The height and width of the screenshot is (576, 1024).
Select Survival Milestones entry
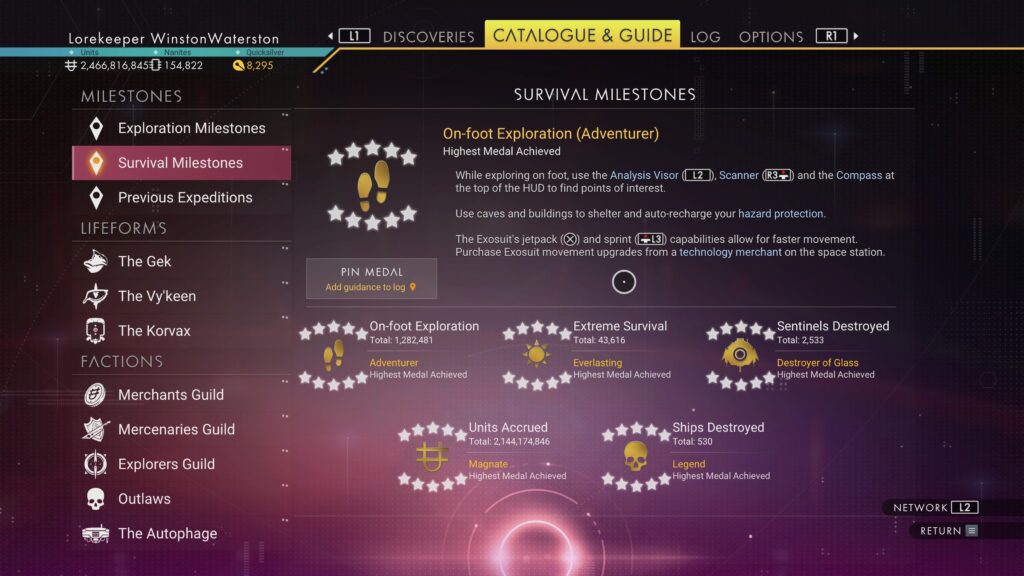180,163
